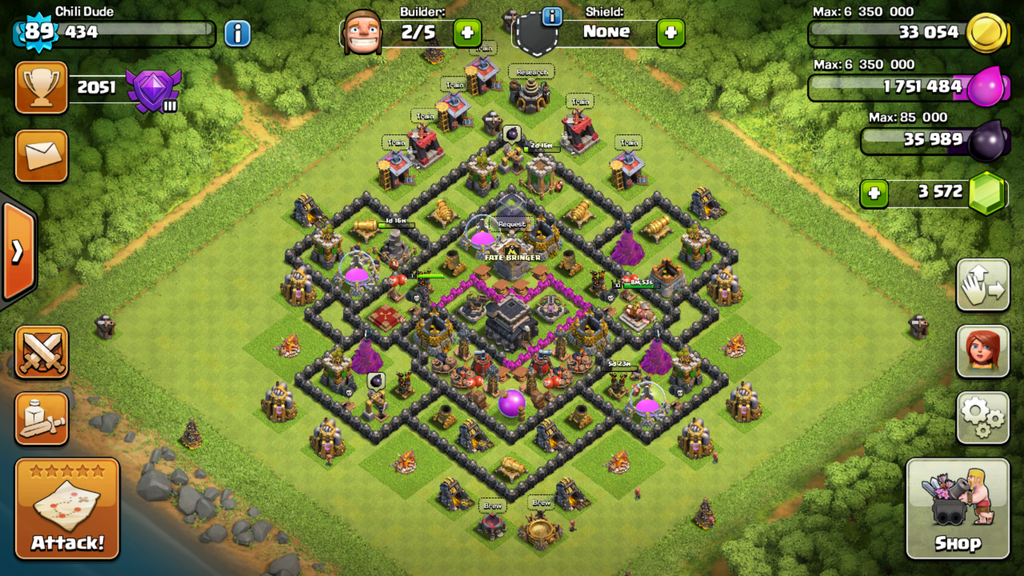Click the purple league badge

click(154, 89)
